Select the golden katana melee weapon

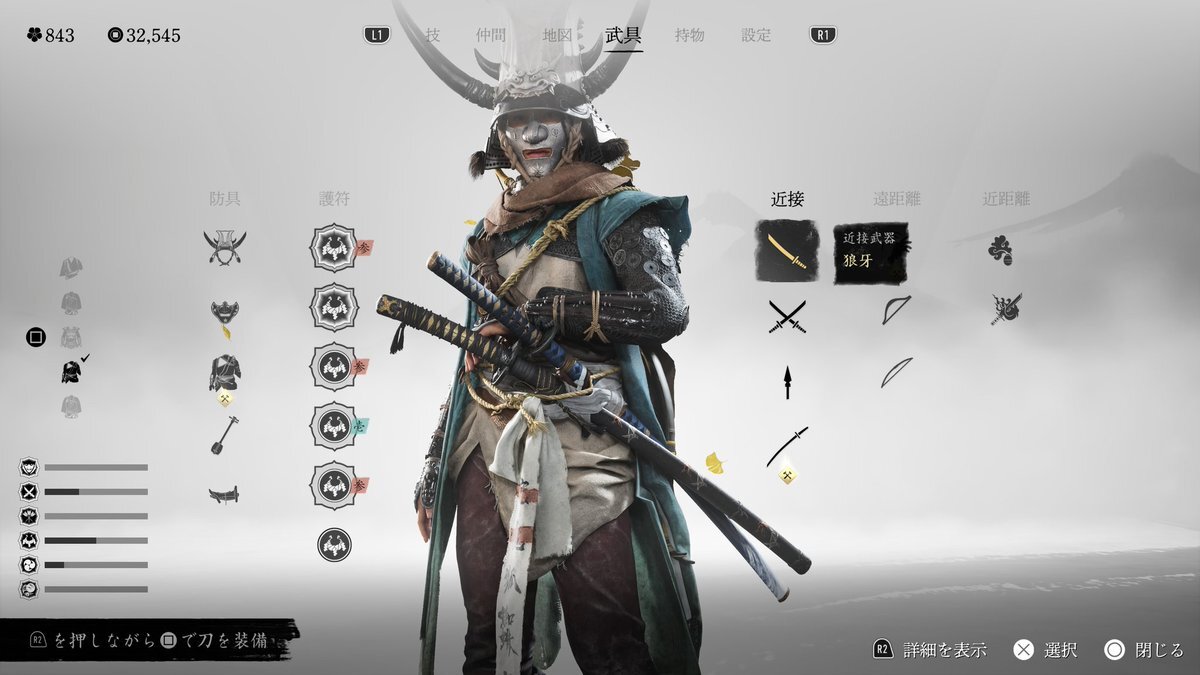click(x=786, y=250)
